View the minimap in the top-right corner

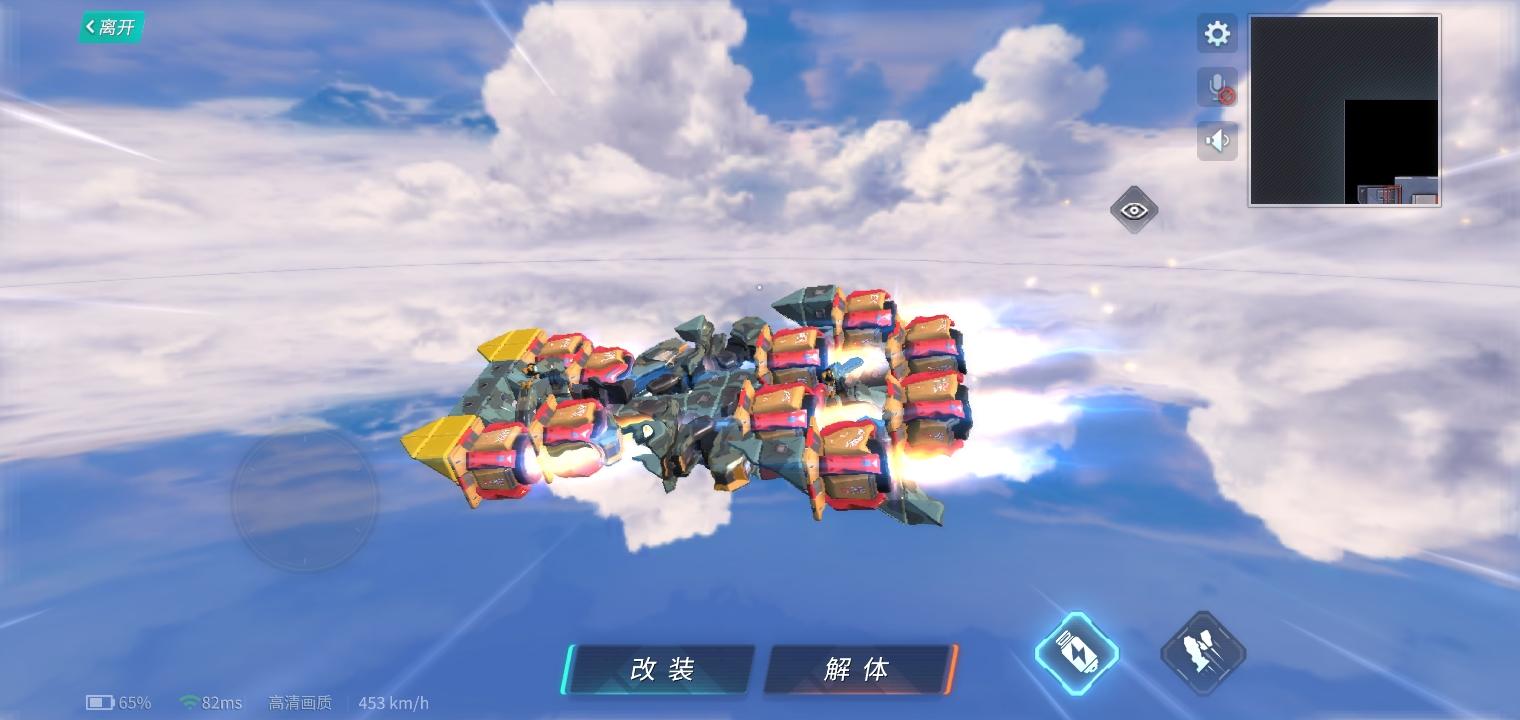pyautogui.click(x=1343, y=110)
